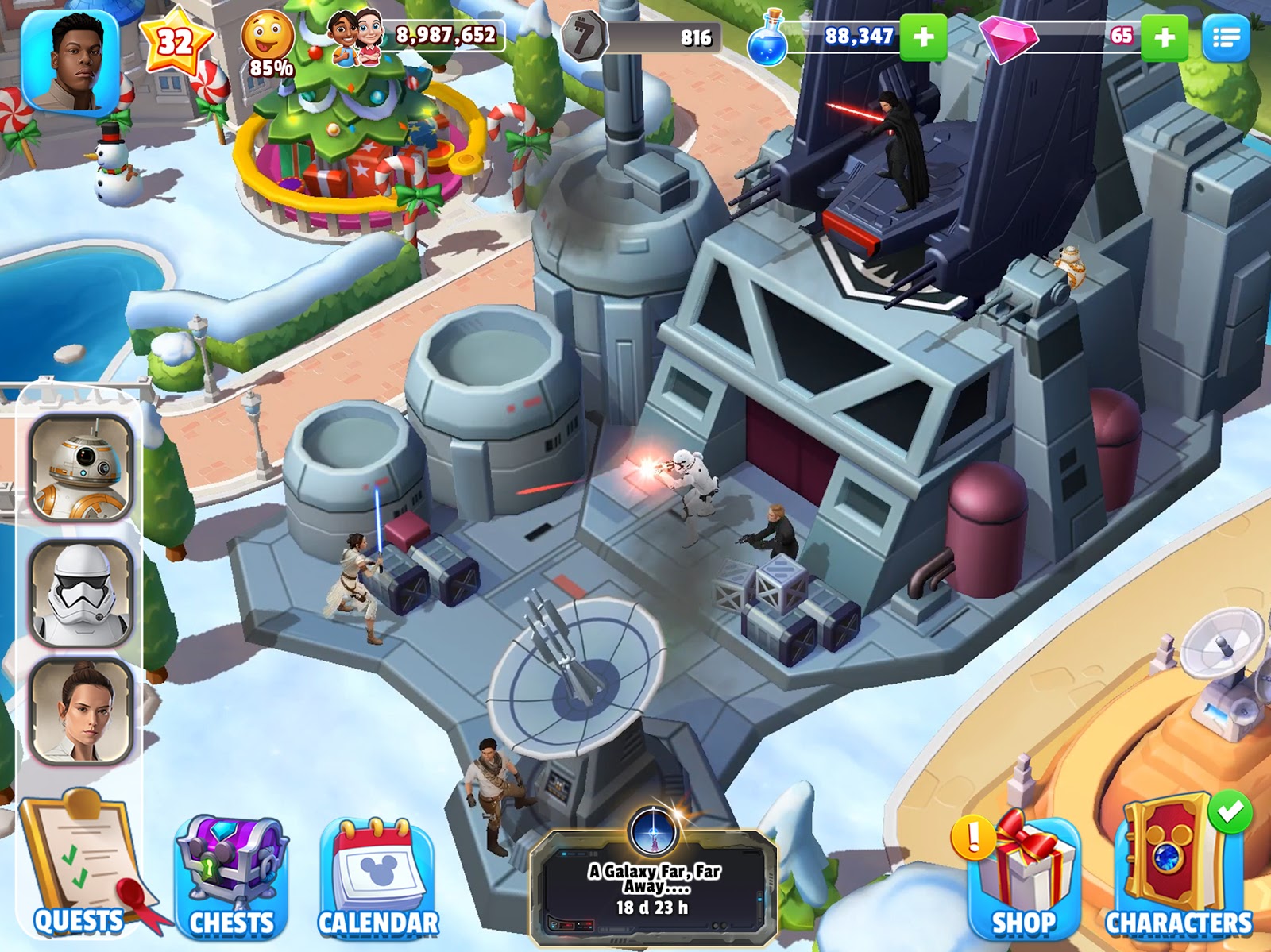Open the player profile portrait
The height and width of the screenshot is (952, 1271).
coord(70,62)
